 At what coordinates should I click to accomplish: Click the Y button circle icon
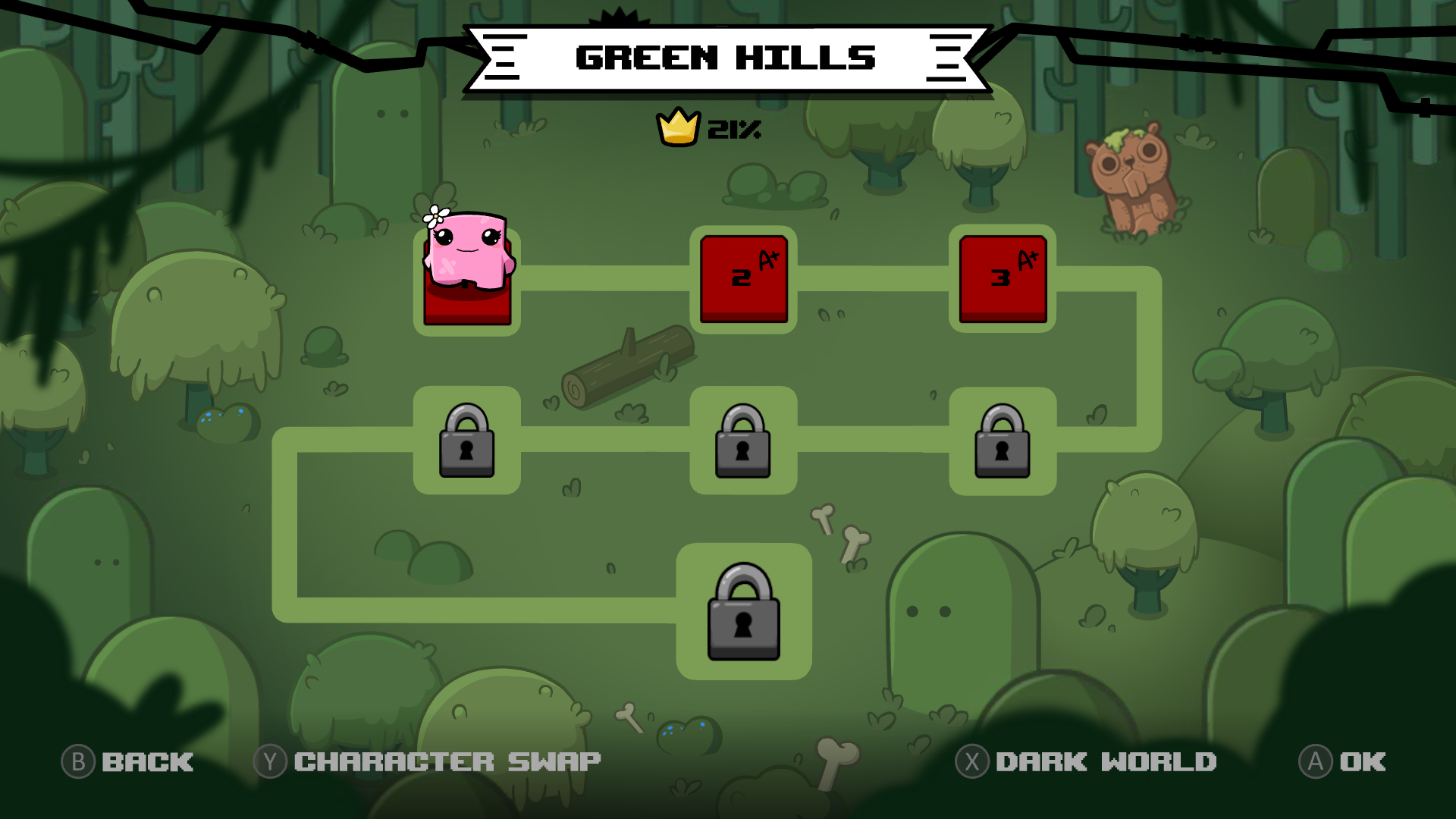click(270, 761)
